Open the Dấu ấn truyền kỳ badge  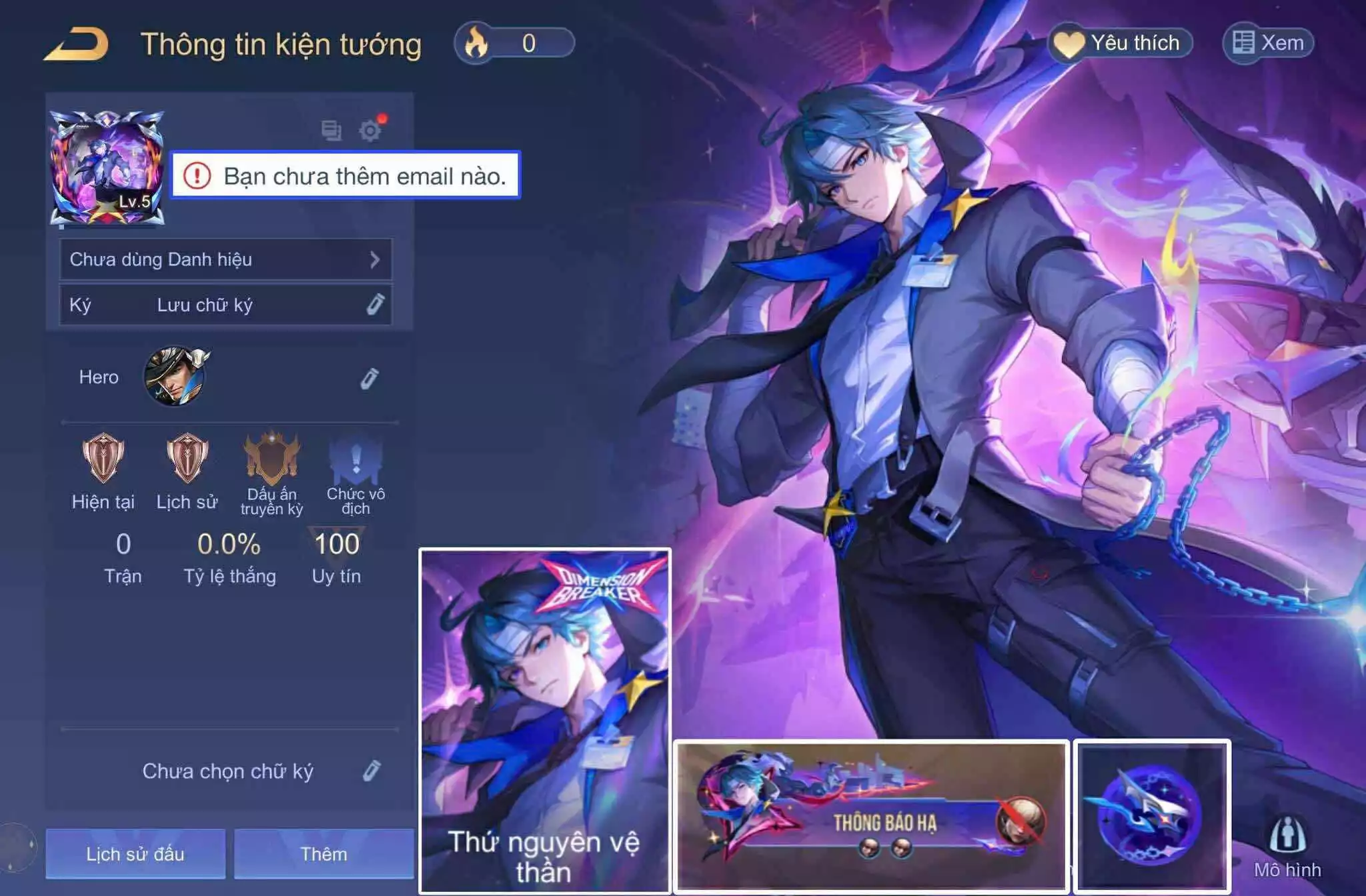coord(271,459)
